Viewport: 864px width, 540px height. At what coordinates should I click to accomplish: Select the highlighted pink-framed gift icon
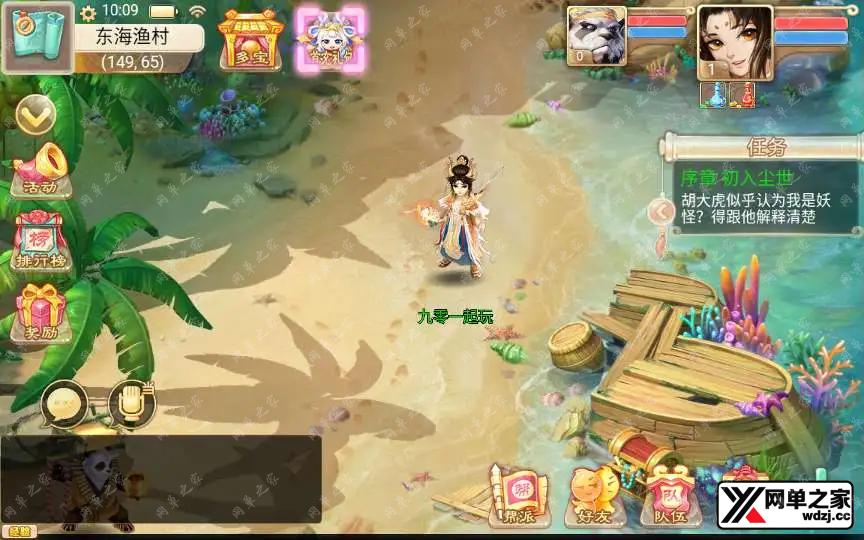(330, 40)
